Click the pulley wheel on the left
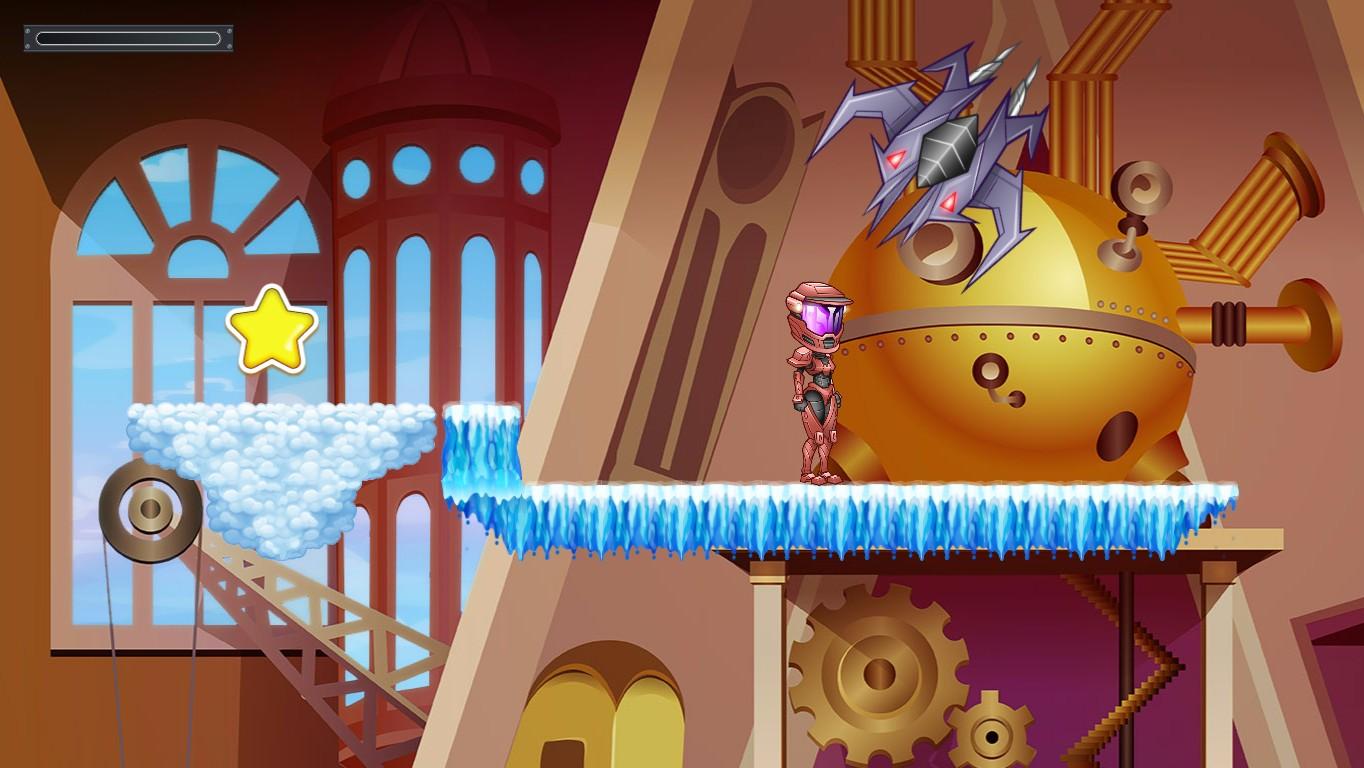1364x768 pixels. click(x=148, y=510)
